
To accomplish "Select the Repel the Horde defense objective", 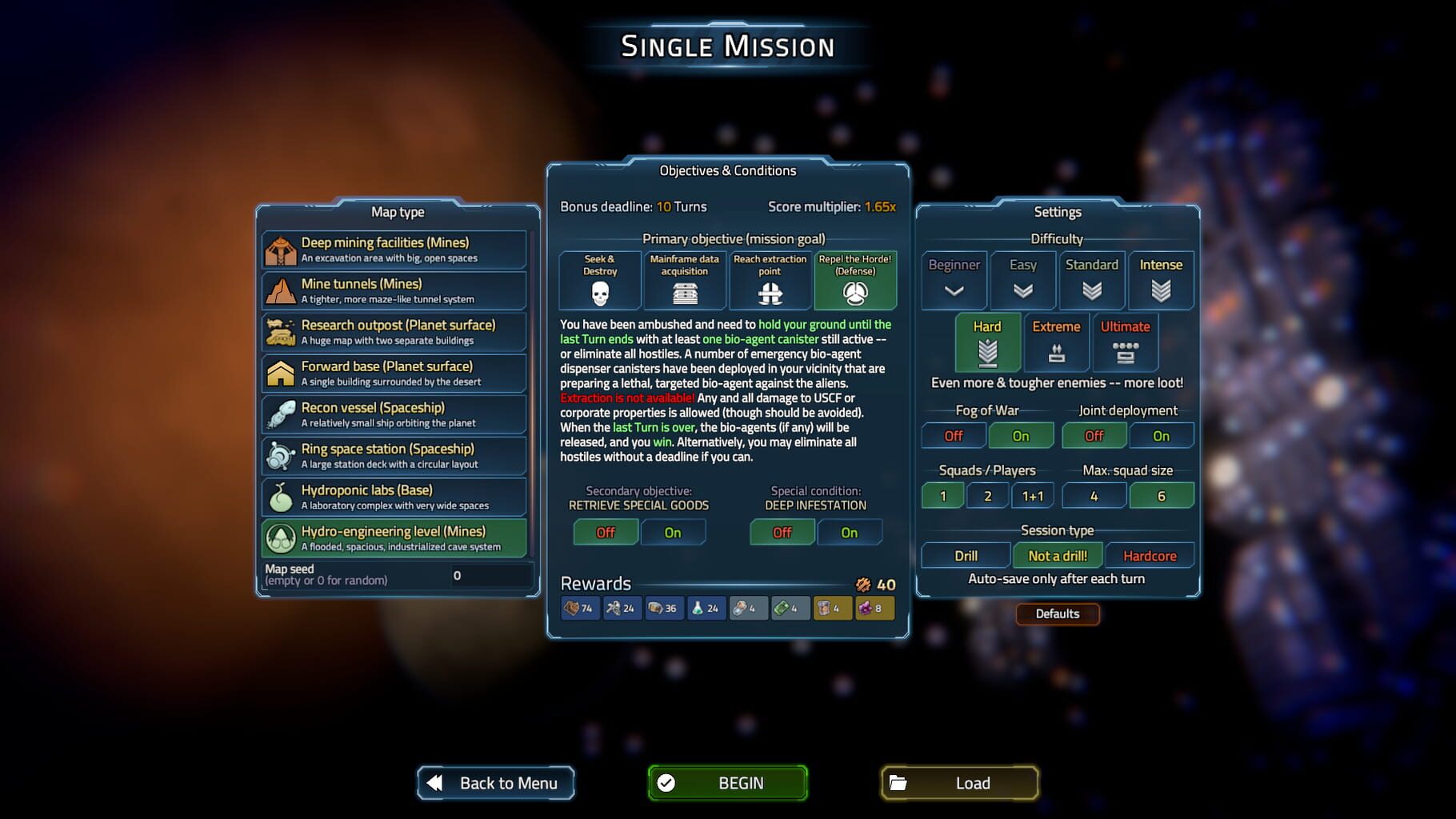I will click(855, 281).
